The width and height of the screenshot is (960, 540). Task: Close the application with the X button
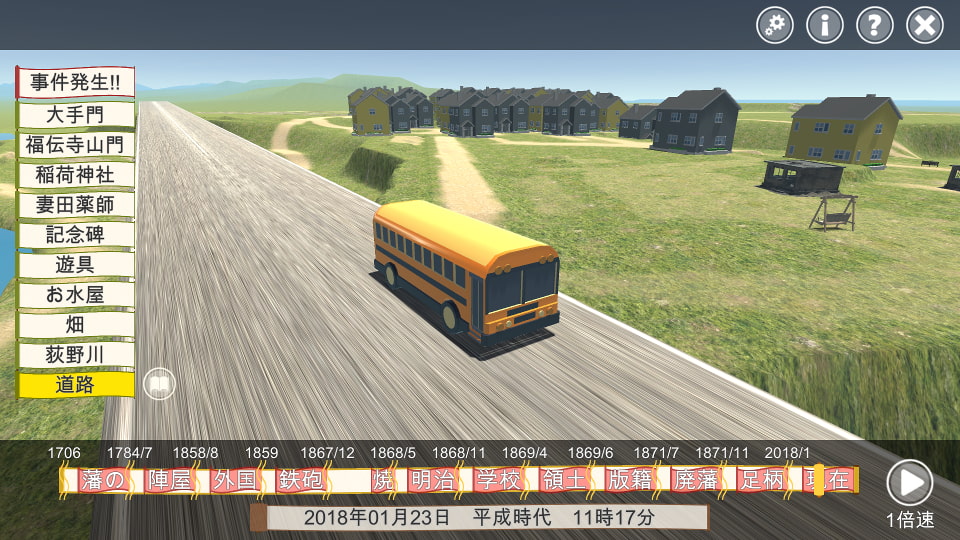(925, 25)
